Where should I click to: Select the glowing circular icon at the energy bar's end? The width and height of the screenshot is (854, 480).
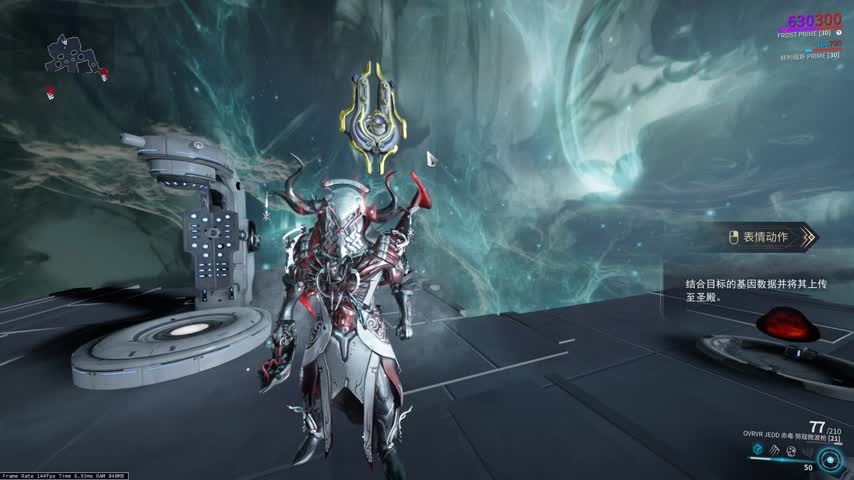829,459
